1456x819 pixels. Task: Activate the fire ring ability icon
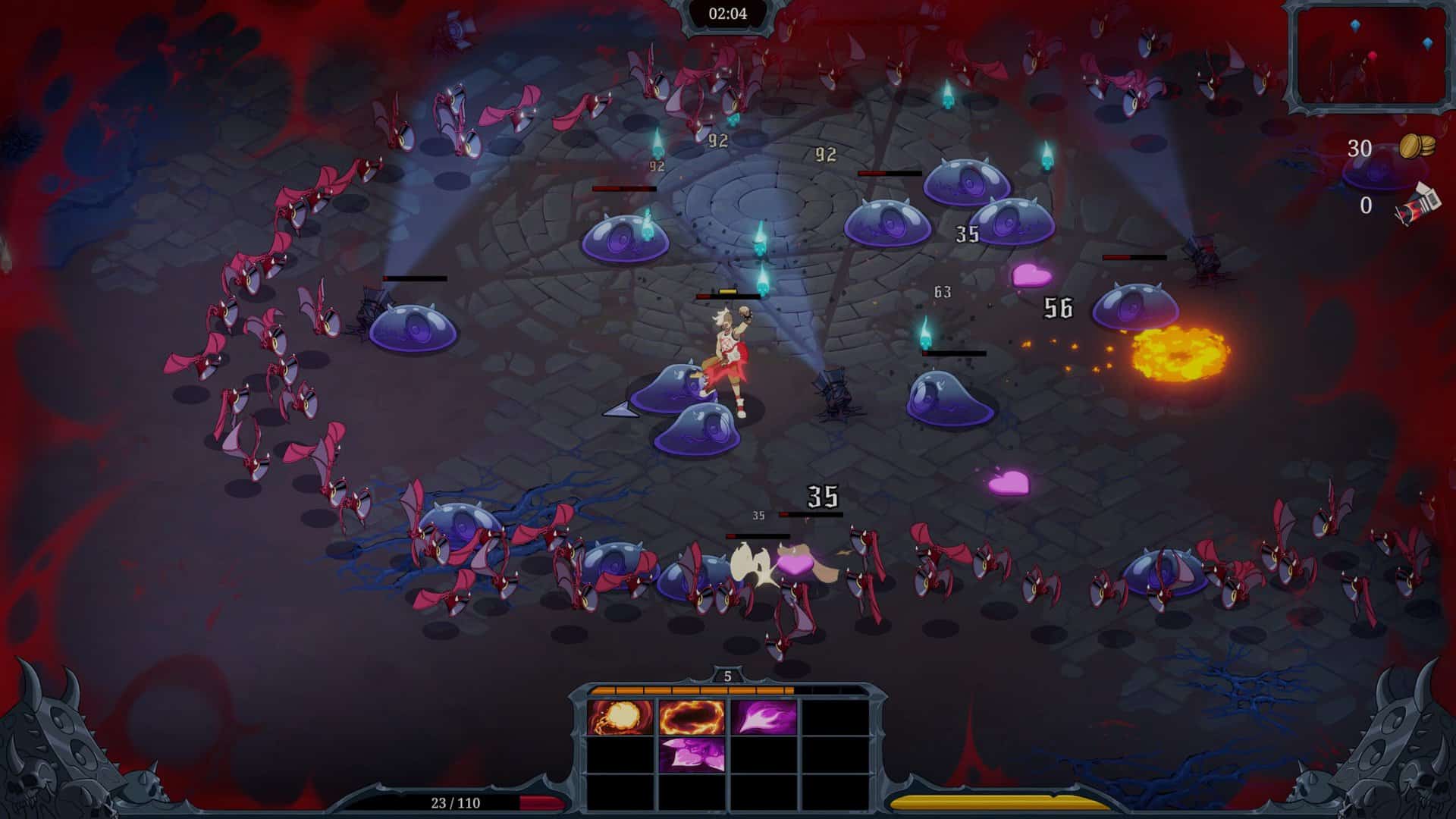coord(691,717)
